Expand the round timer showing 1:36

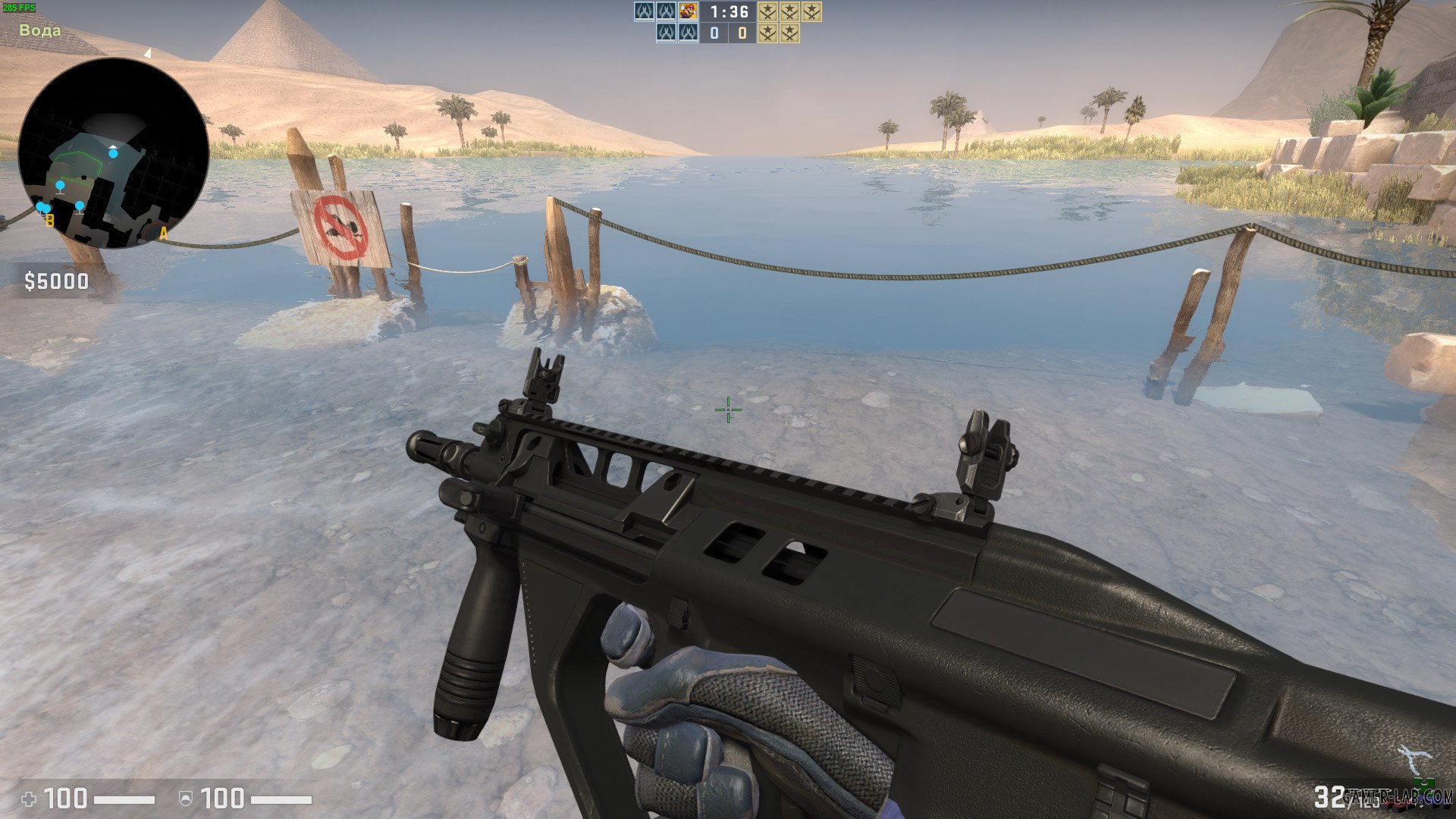pos(730,13)
